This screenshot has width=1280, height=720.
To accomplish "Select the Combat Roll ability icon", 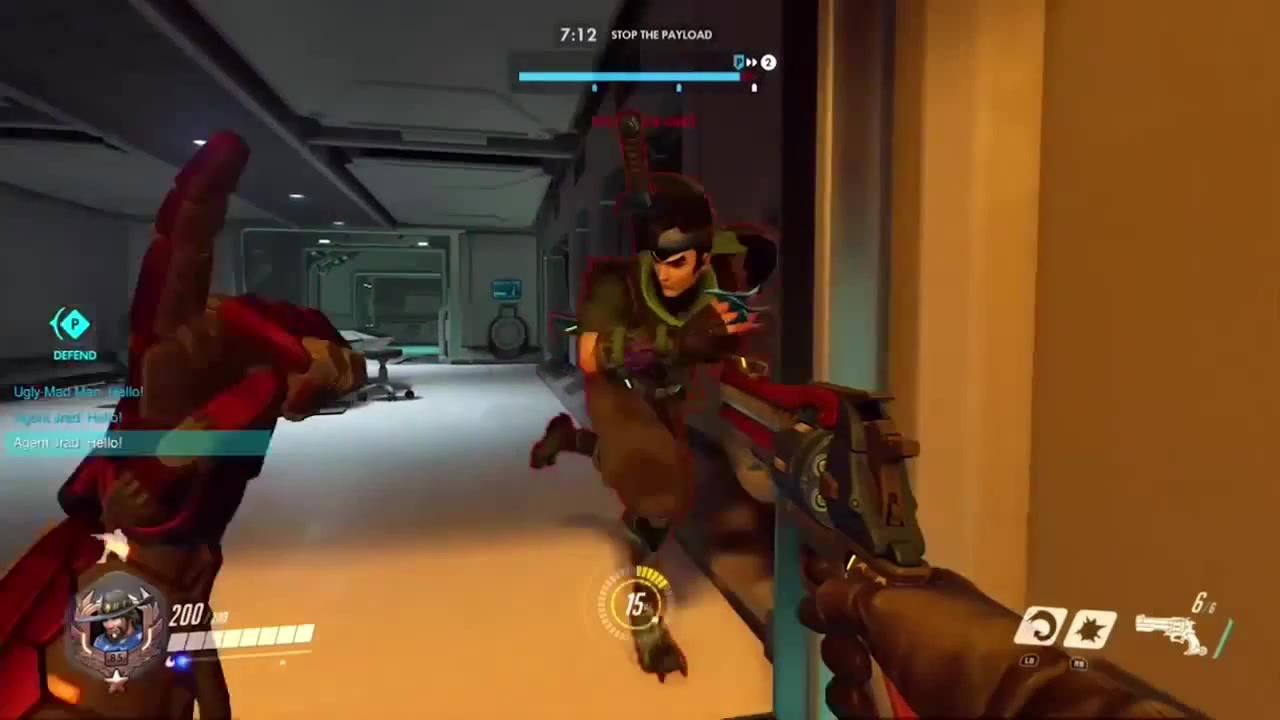I will pyautogui.click(x=1040, y=627).
